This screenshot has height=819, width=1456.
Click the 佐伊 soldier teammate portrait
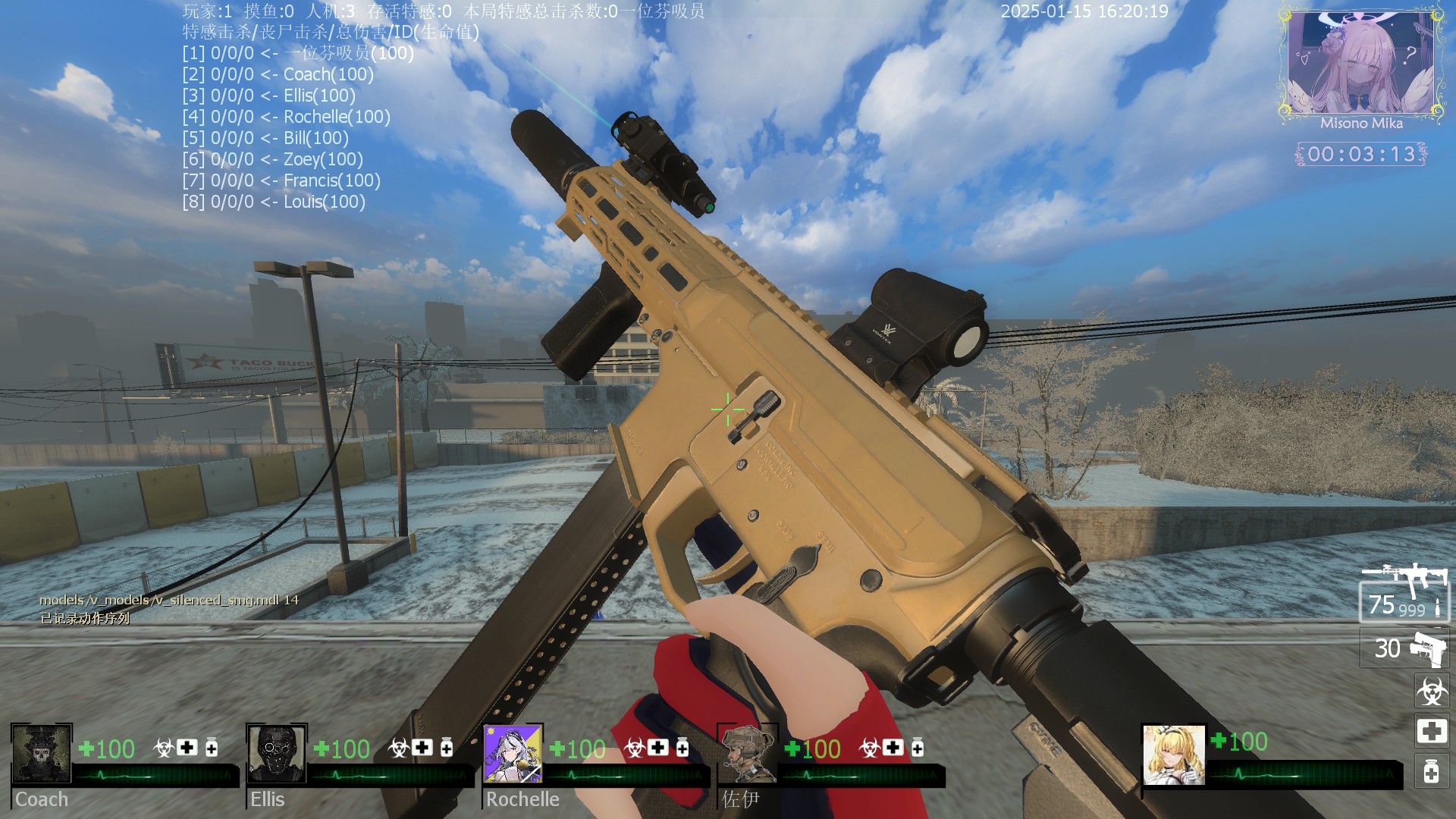(x=748, y=754)
